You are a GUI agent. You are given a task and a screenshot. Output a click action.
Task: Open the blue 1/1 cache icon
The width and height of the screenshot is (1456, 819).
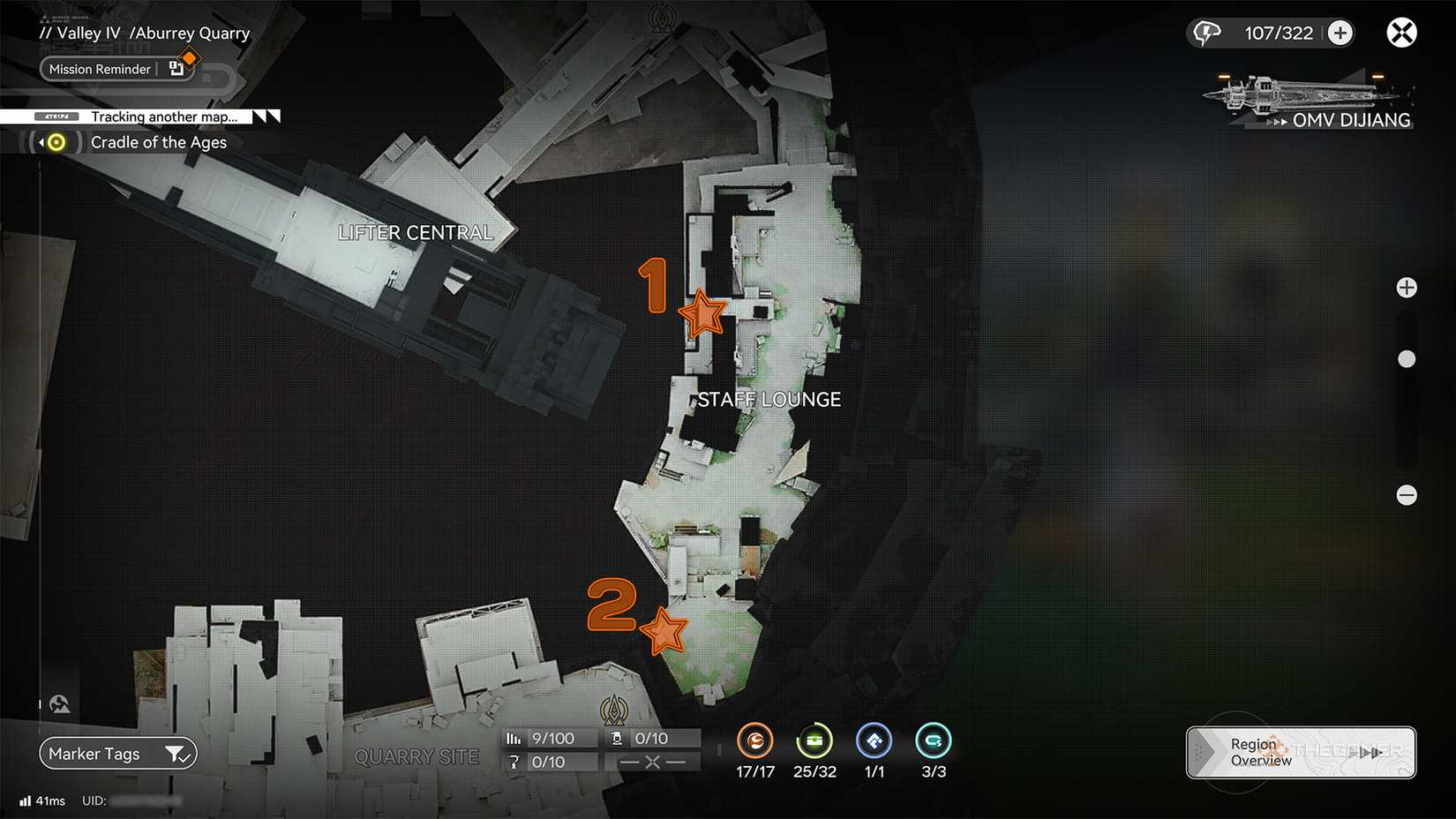point(874,741)
